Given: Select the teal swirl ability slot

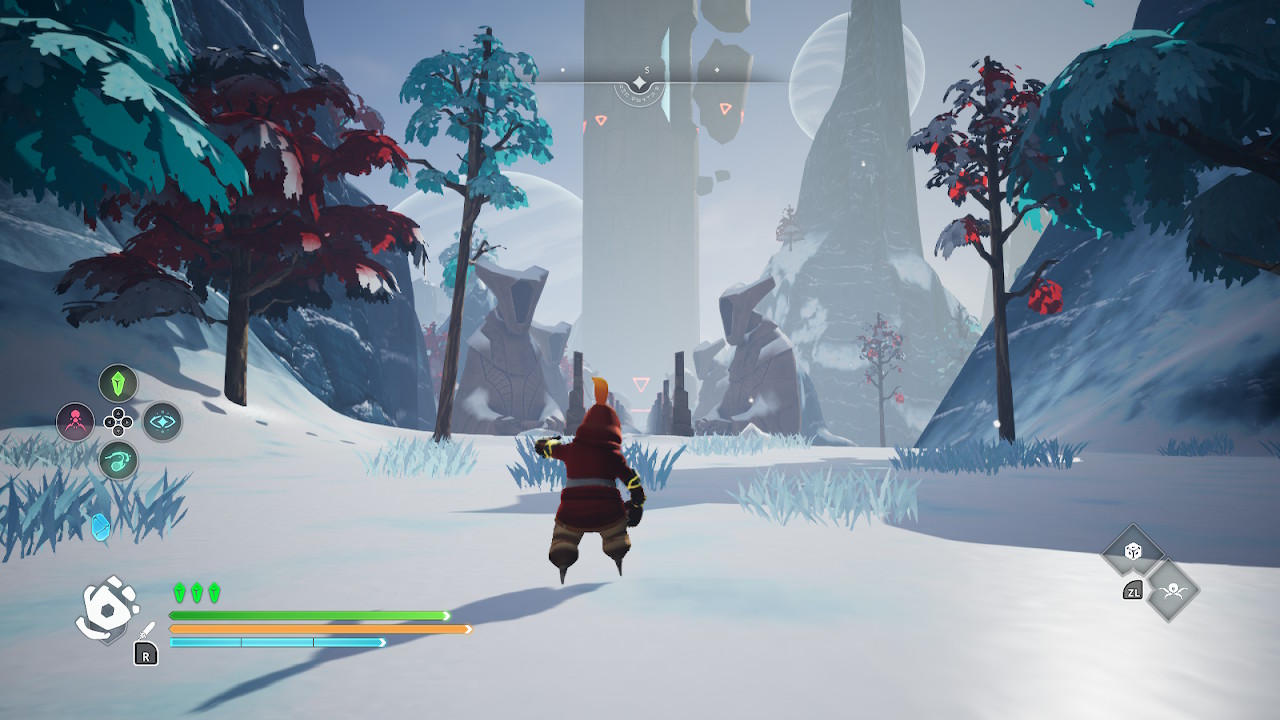Looking at the screenshot, I should point(118,461).
